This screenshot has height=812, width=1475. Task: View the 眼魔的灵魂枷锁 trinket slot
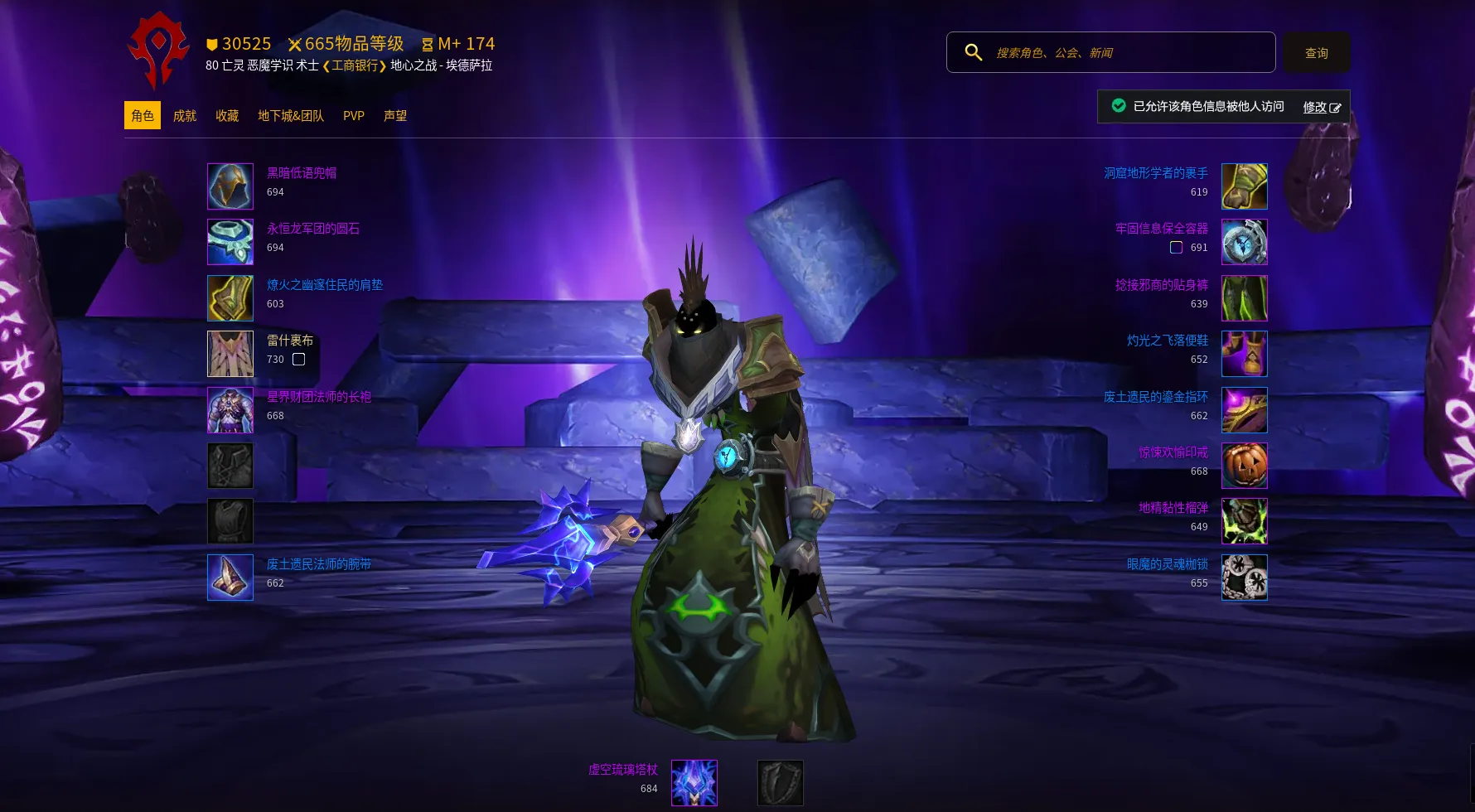click(x=1244, y=578)
